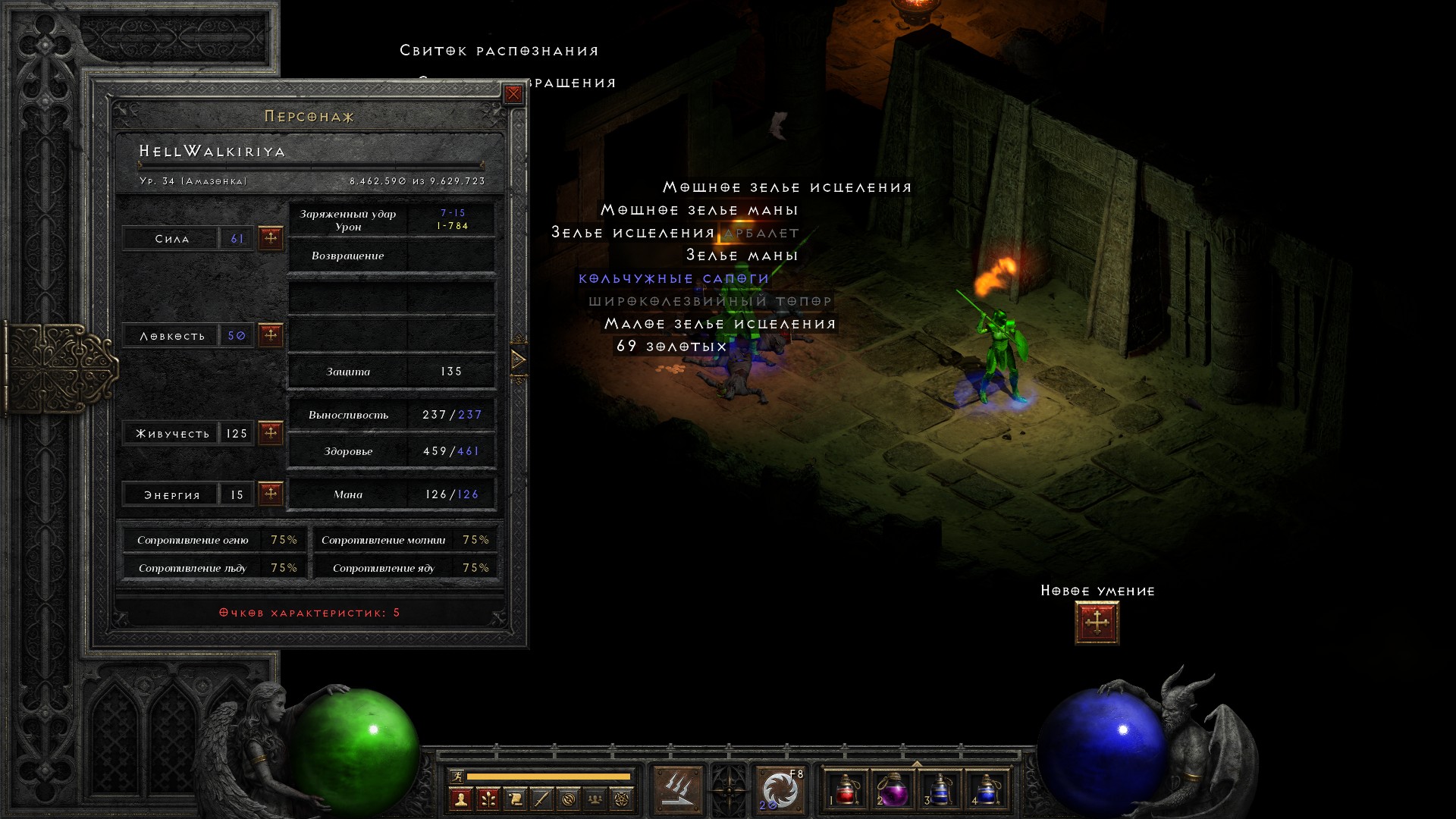Screen dimensions: 1456x819
Task: Close the character sheet window
Action: click(513, 94)
